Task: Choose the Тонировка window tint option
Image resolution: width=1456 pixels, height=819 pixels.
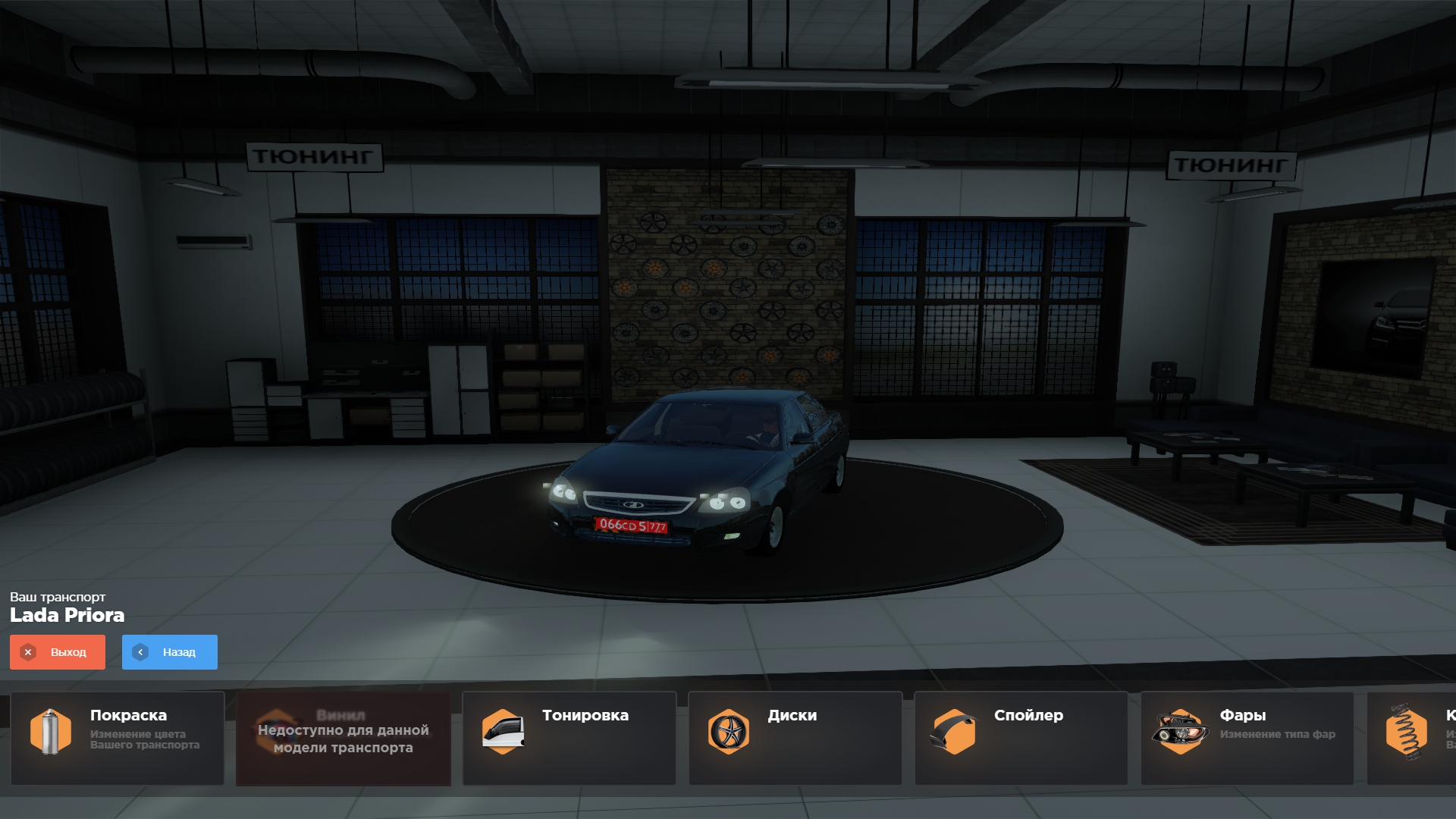Action: point(570,738)
